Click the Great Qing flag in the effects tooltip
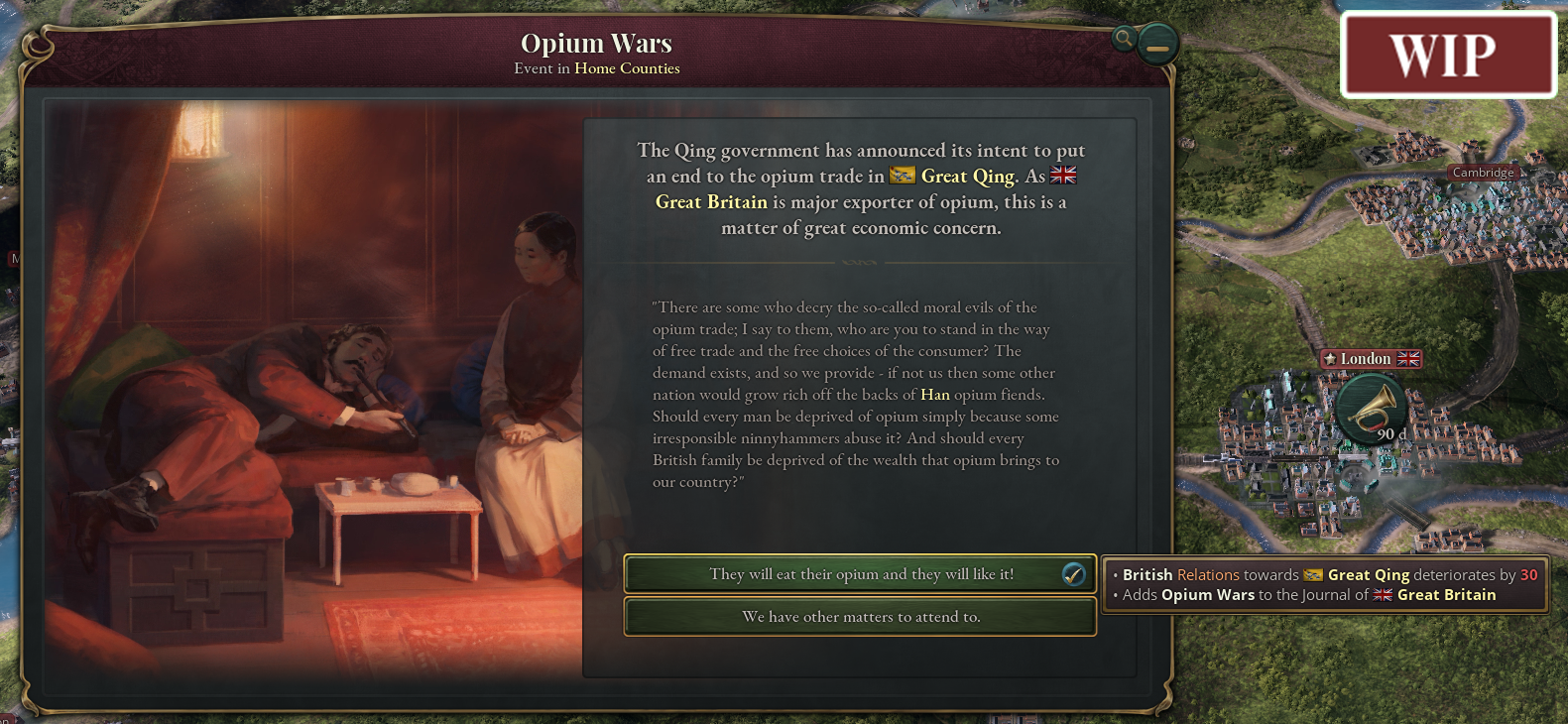This screenshot has height=724, width=1568. [x=1312, y=574]
